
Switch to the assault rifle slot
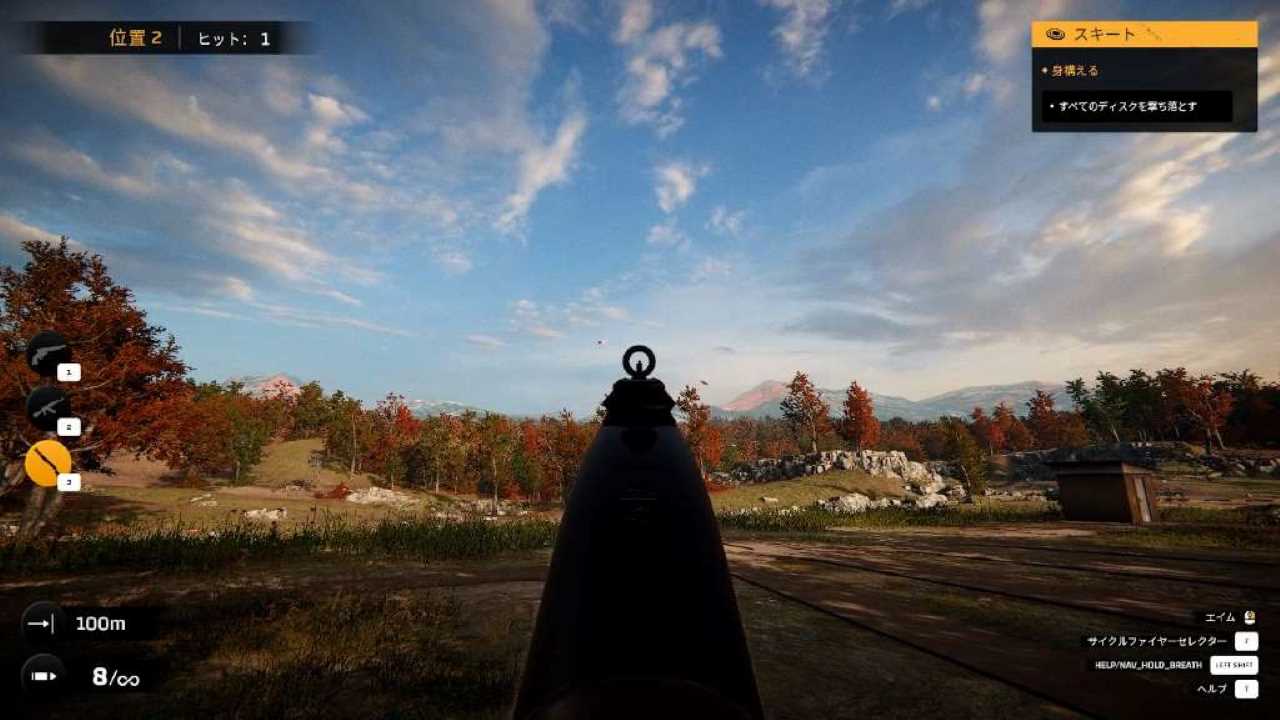click(x=47, y=407)
